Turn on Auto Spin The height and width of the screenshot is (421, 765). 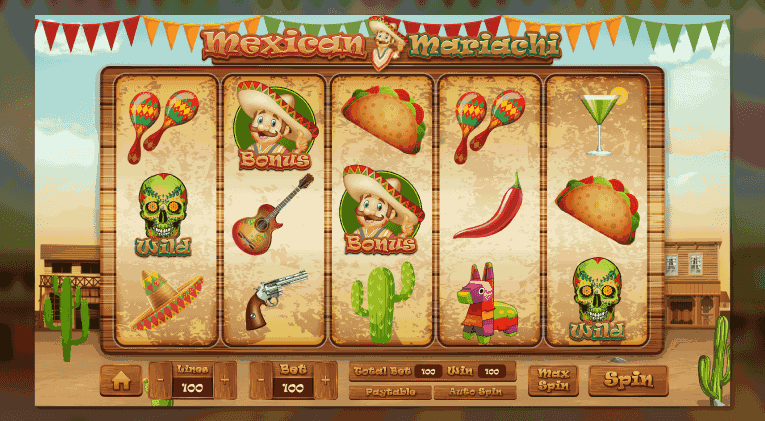[475, 392]
